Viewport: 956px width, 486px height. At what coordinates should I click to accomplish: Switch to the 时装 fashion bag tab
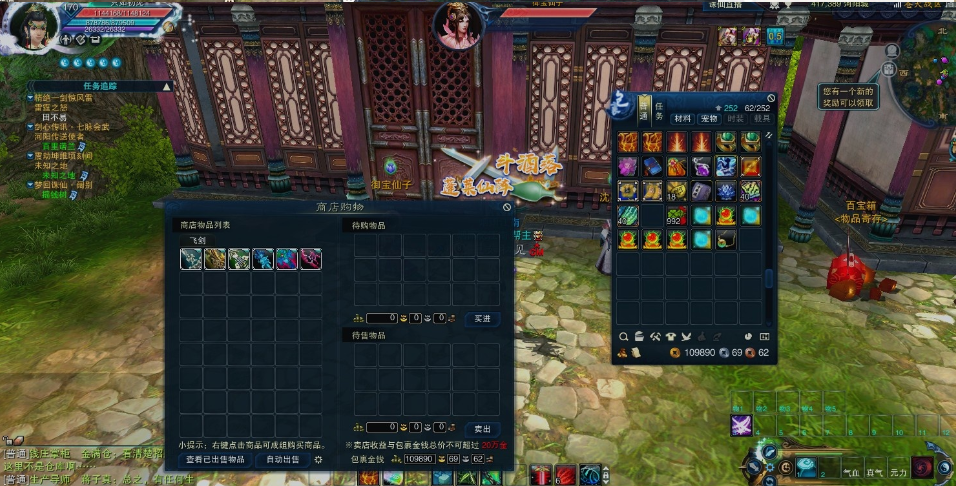tap(735, 118)
